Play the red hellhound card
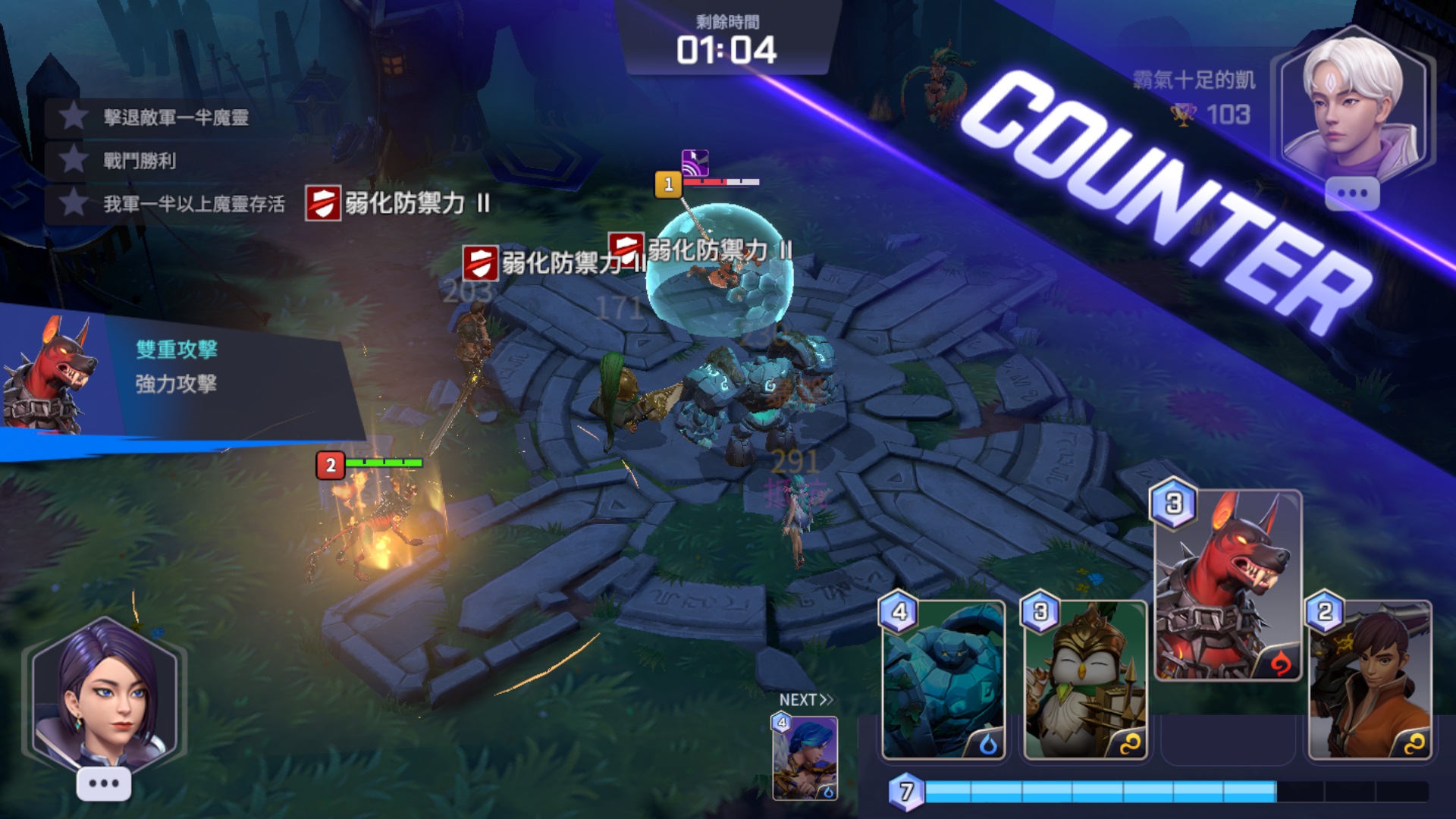Viewport: 1456px width, 819px height. 1227,585
